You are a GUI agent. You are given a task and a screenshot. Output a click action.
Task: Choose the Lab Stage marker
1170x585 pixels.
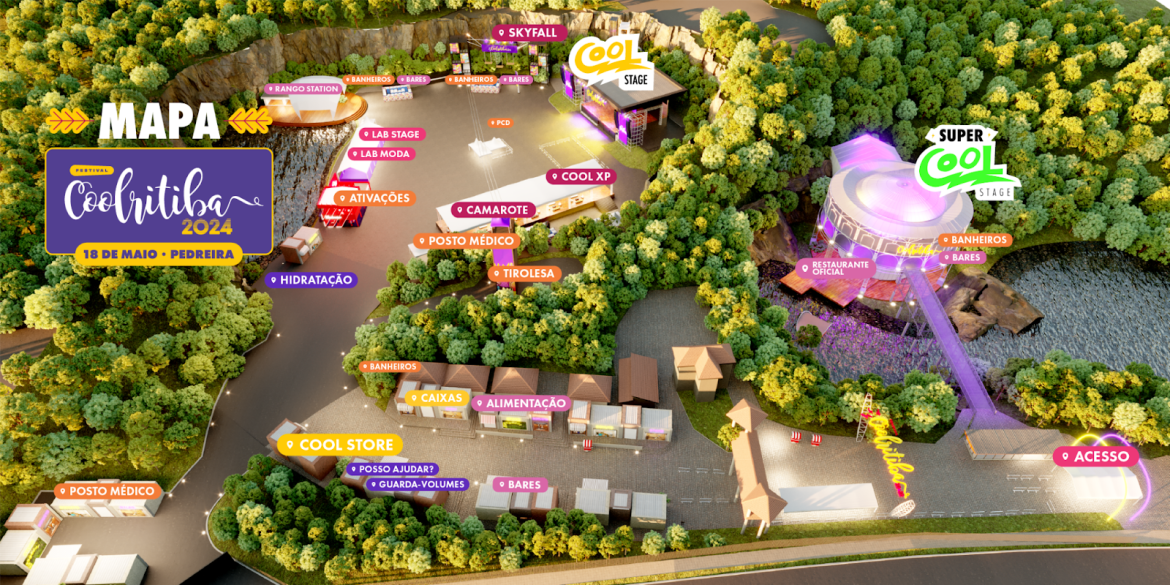point(392,134)
